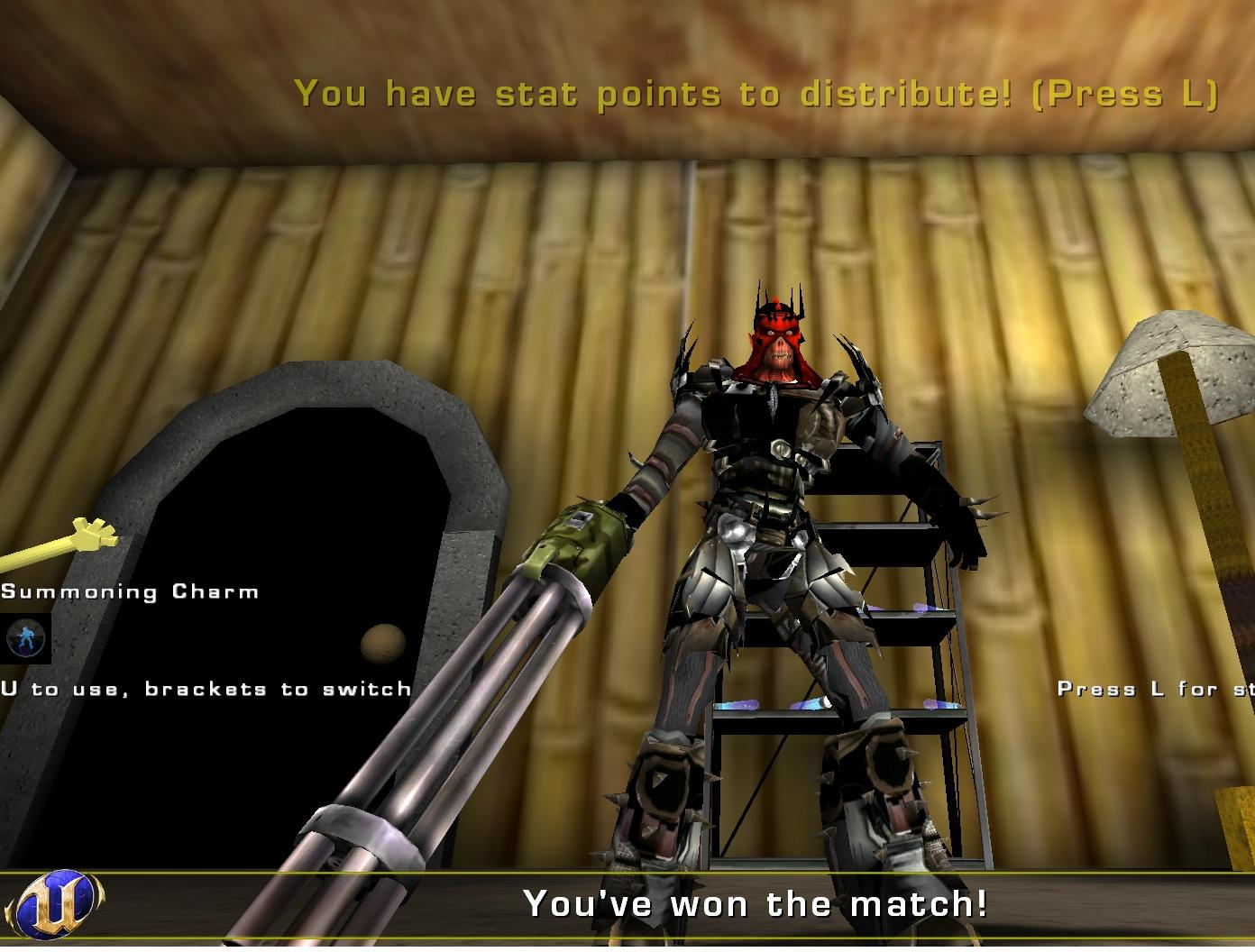Click the 'Summoning Charm' item label
The height and width of the screenshot is (952, 1255).
129,591
